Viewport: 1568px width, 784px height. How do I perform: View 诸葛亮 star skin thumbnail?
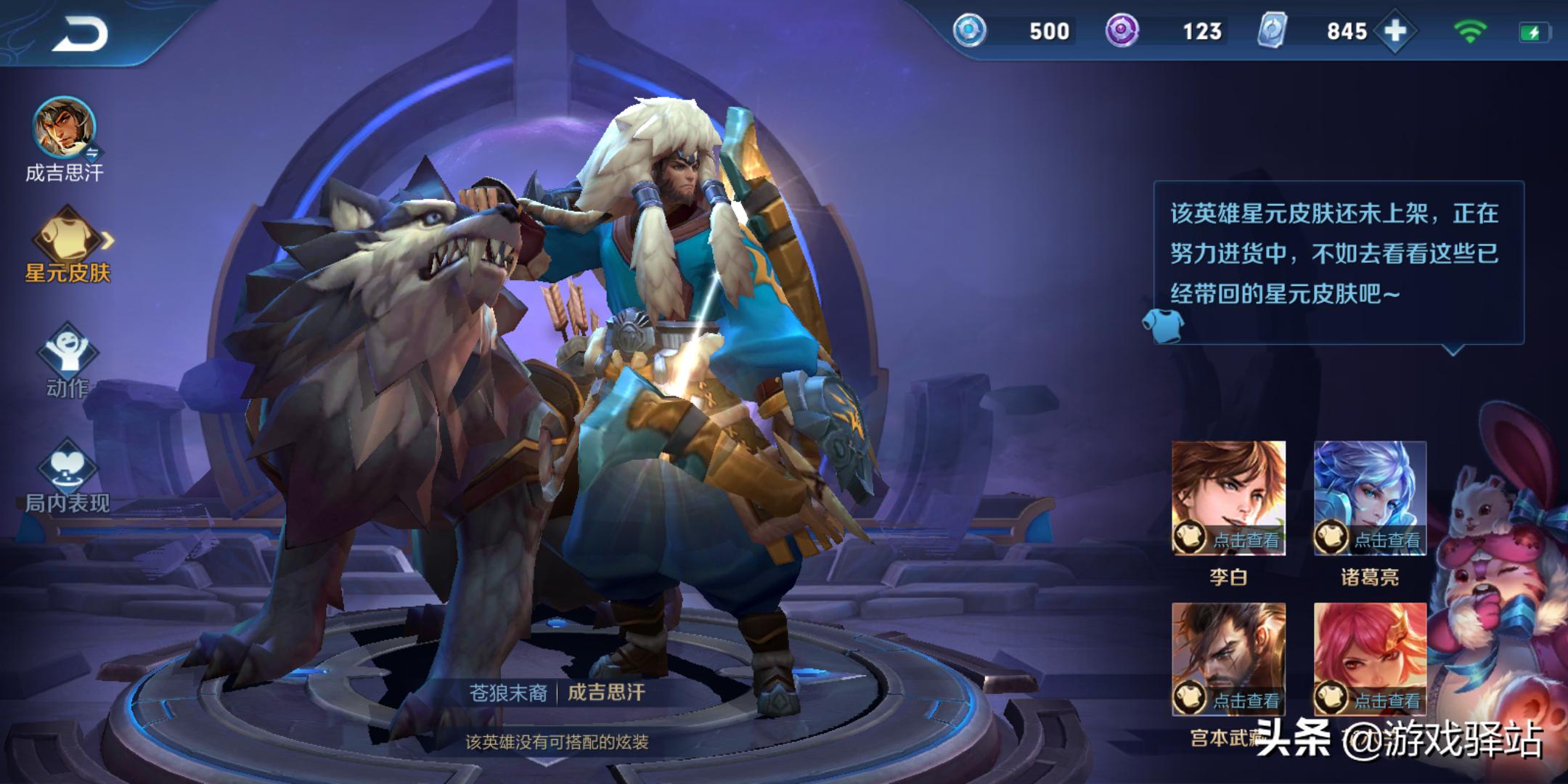pyautogui.click(x=1370, y=498)
